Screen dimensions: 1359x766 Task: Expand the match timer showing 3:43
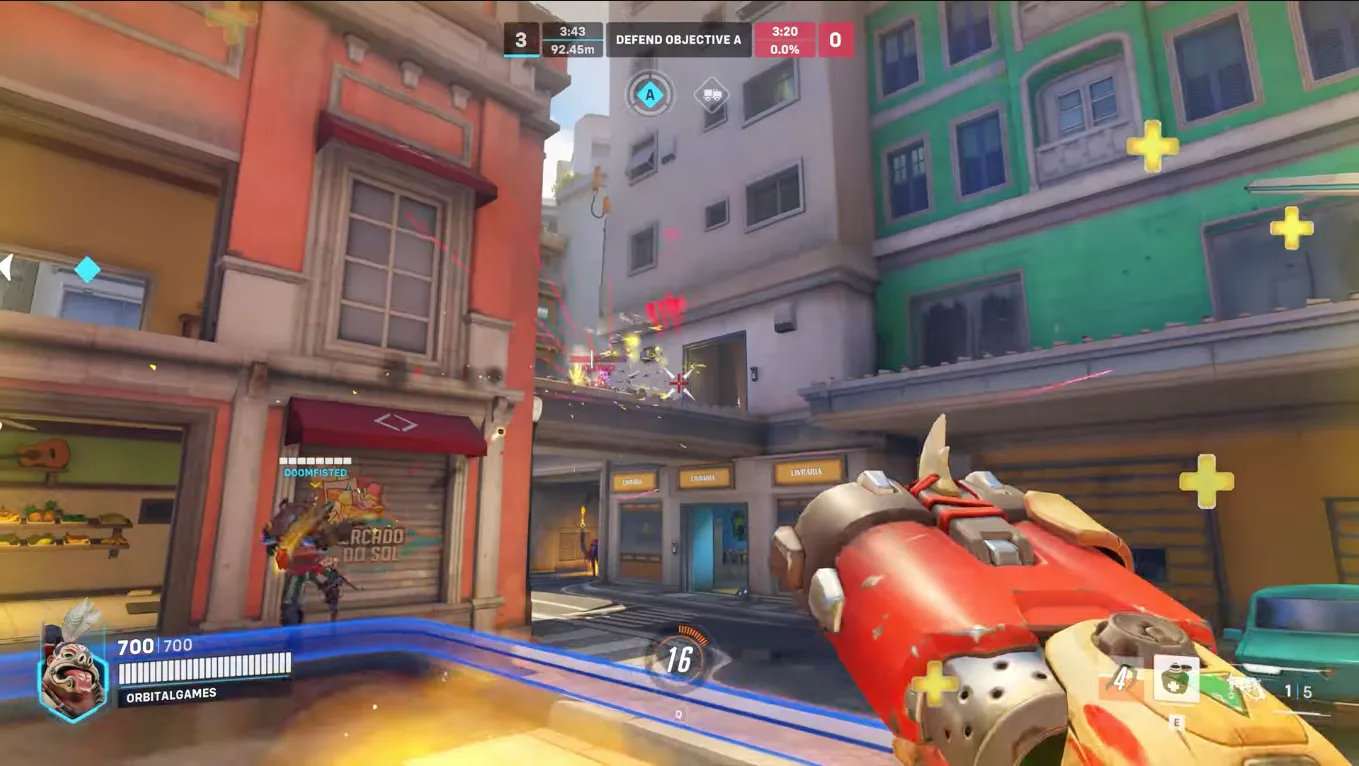point(572,30)
